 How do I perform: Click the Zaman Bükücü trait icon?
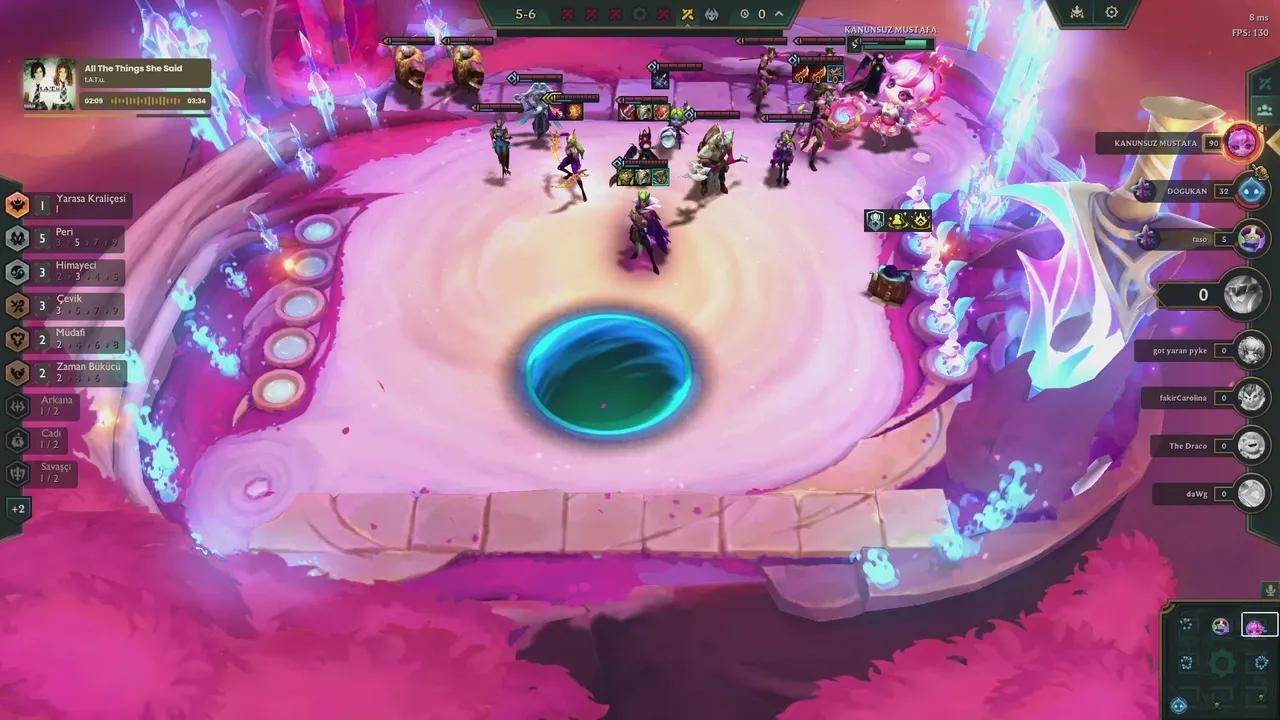coord(16,372)
